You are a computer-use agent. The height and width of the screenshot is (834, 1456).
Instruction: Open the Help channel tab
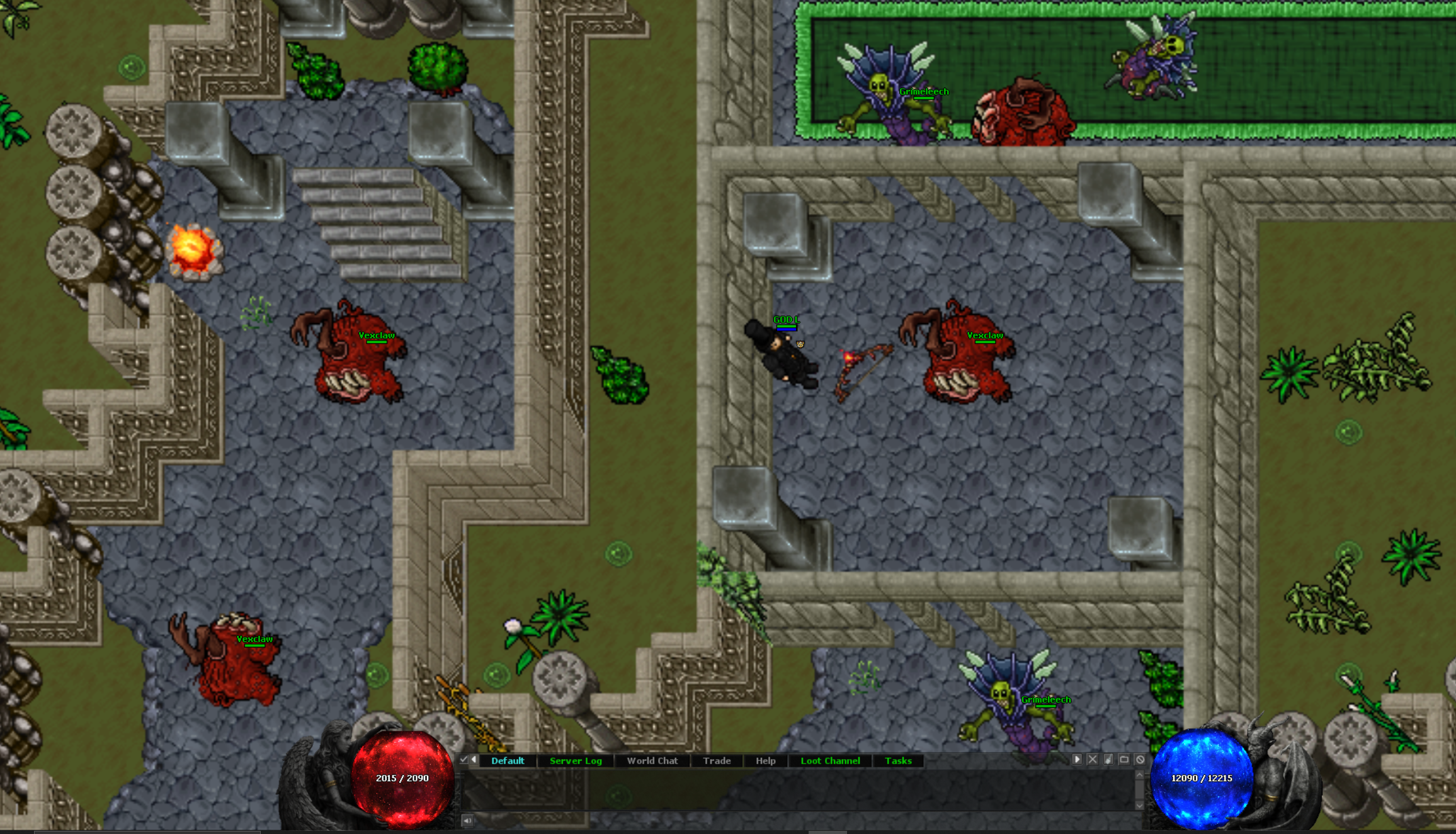(x=766, y=760)
